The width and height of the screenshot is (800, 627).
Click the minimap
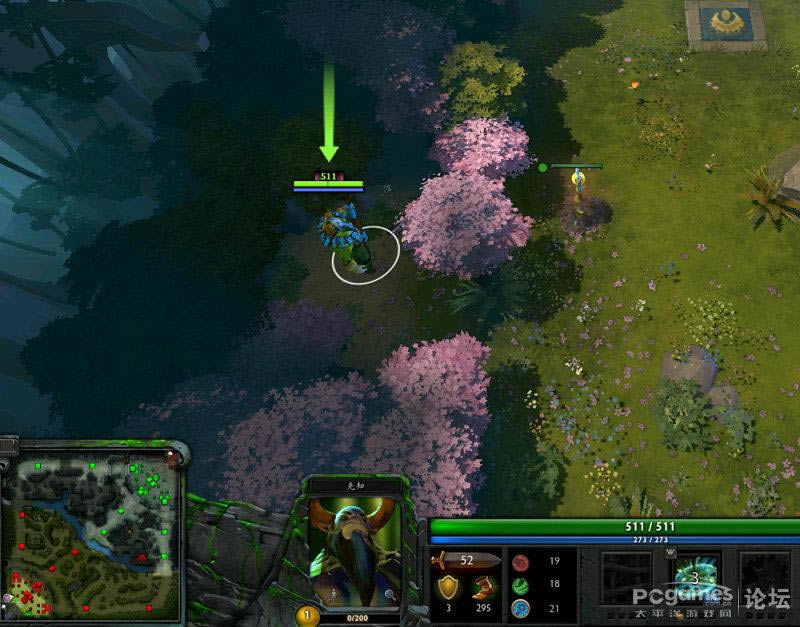[x=91, y=535]
